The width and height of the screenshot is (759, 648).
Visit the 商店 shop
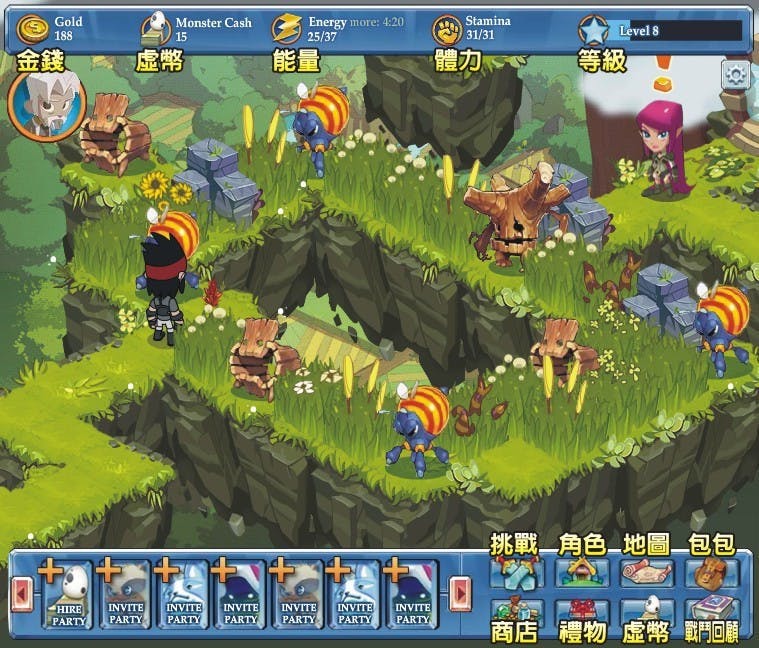(x=516, y=612)
